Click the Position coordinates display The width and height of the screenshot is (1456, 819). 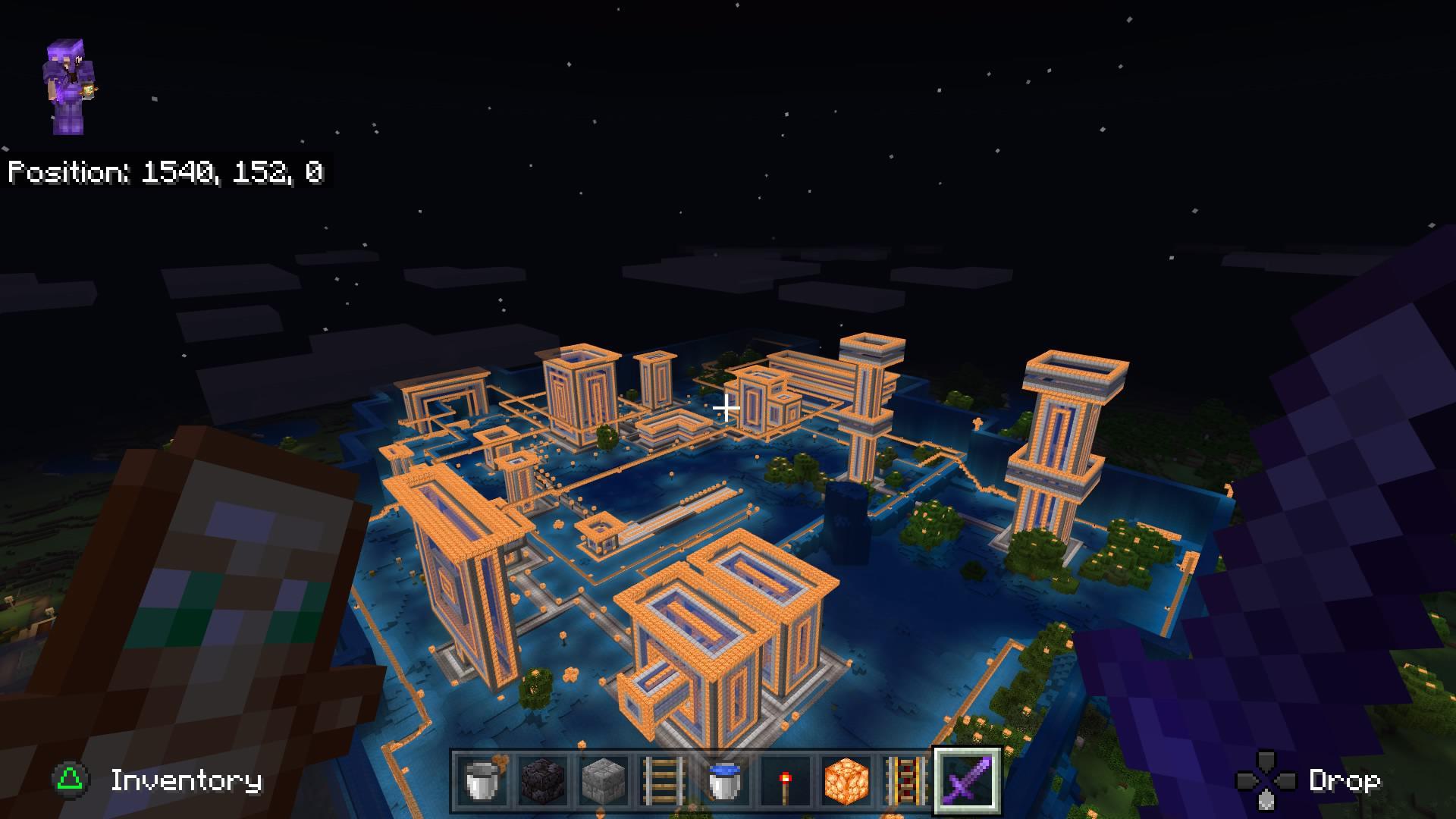click(x=165, y=173)
